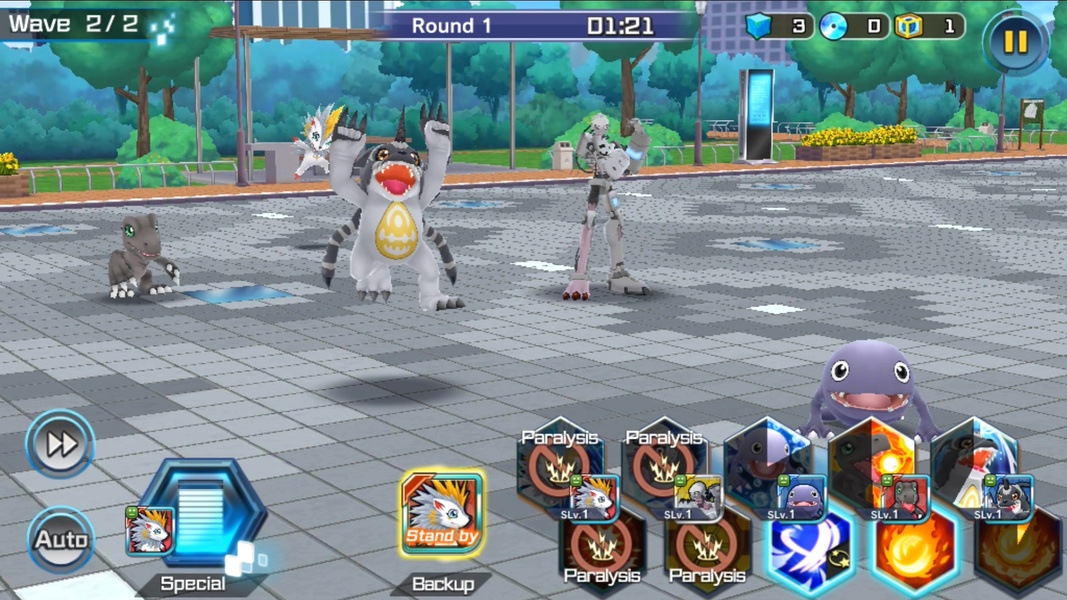Choose the purple seal Digimon upper skill
The width and height of the screenshot is (1067, 600).
(x=765, y=460)
